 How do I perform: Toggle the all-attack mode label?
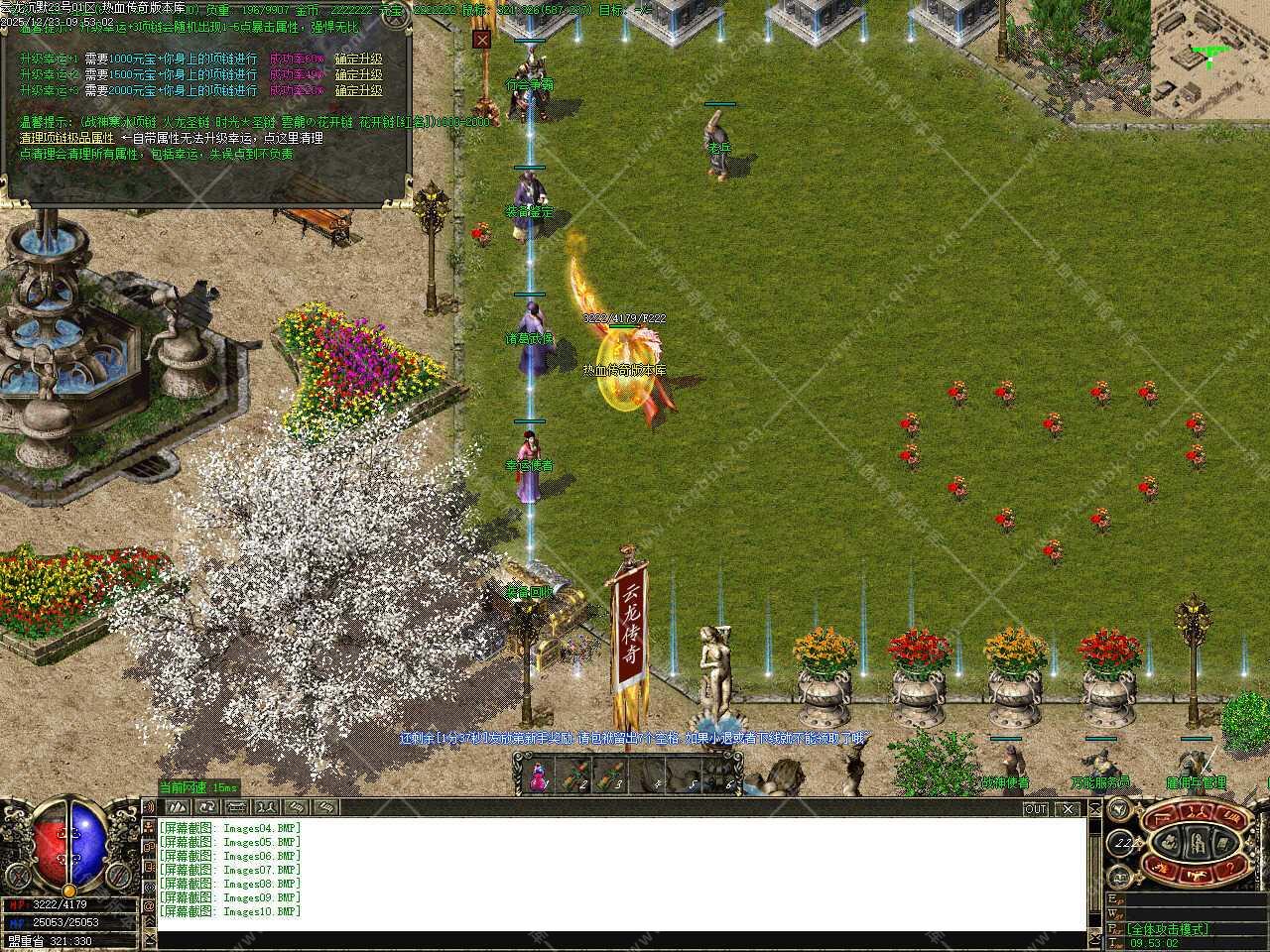click(x=1168, y=929)
